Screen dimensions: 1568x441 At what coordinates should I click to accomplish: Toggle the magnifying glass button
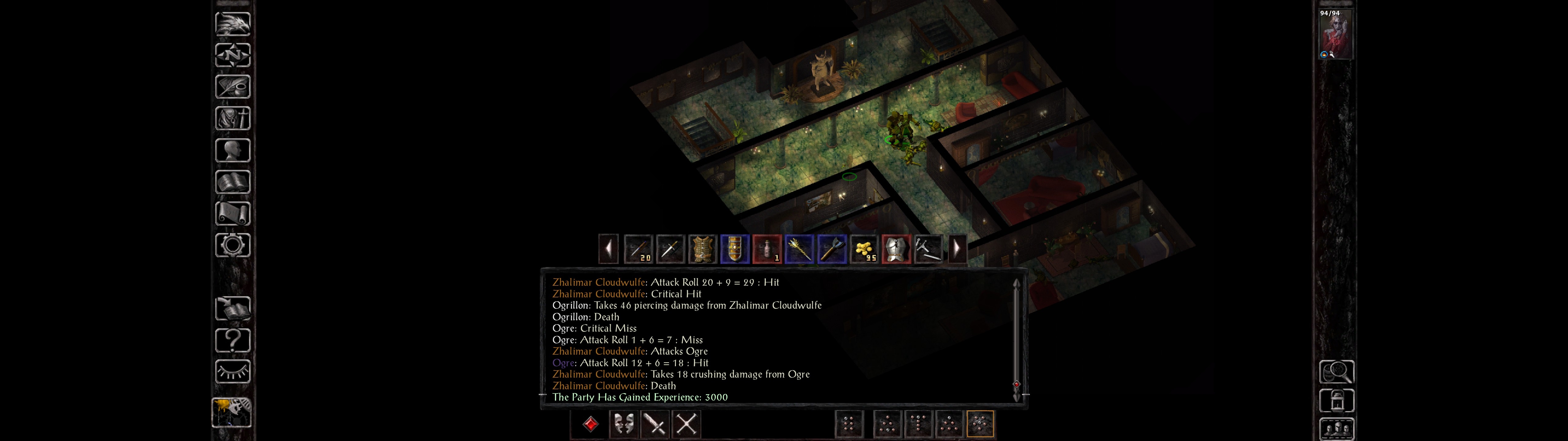tap(1336, 371)
